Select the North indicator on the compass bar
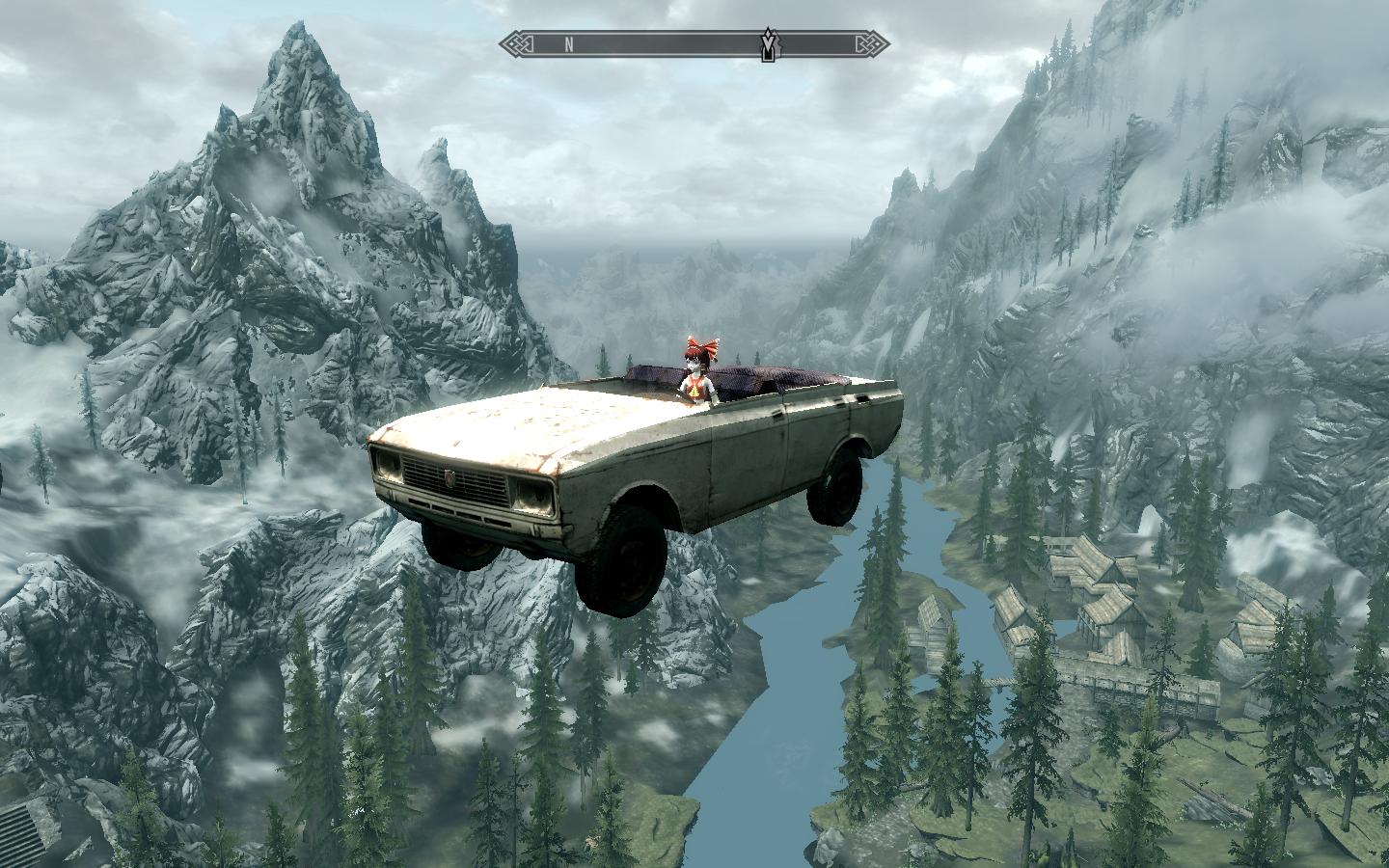The width and height of the screenshot is (1389, 868). pyautogui.click(x=569, y=43)
